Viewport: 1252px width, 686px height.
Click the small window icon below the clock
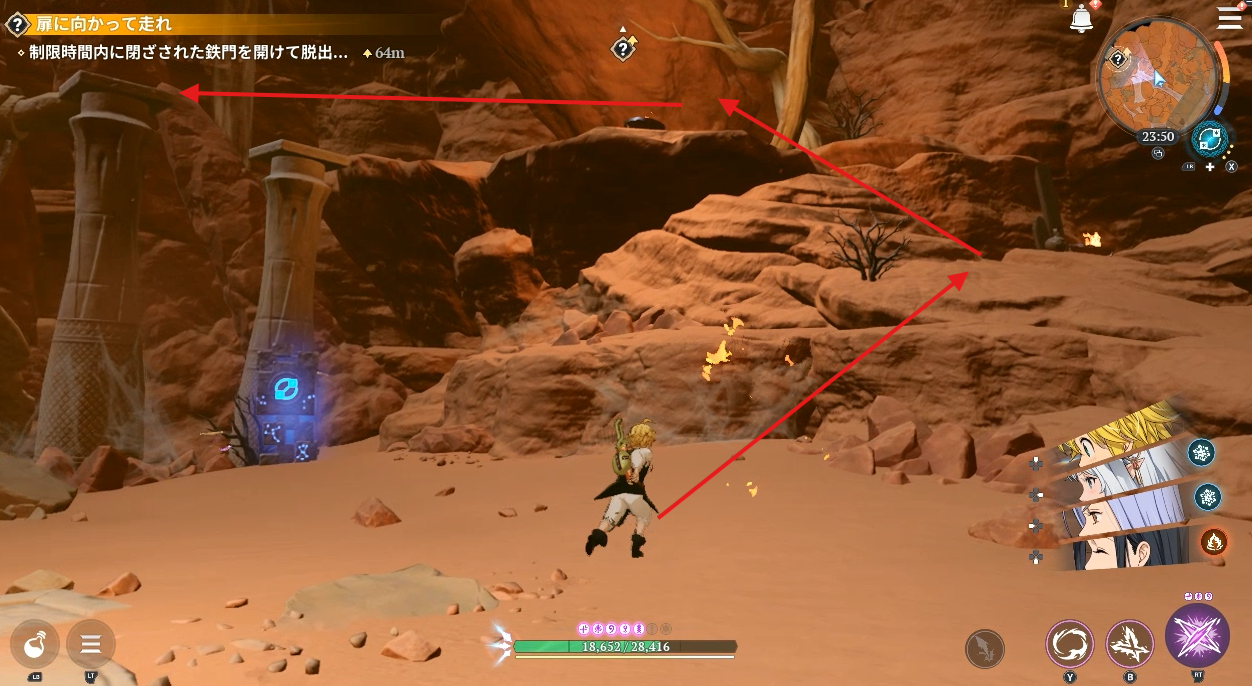[x=1157, y=153]
